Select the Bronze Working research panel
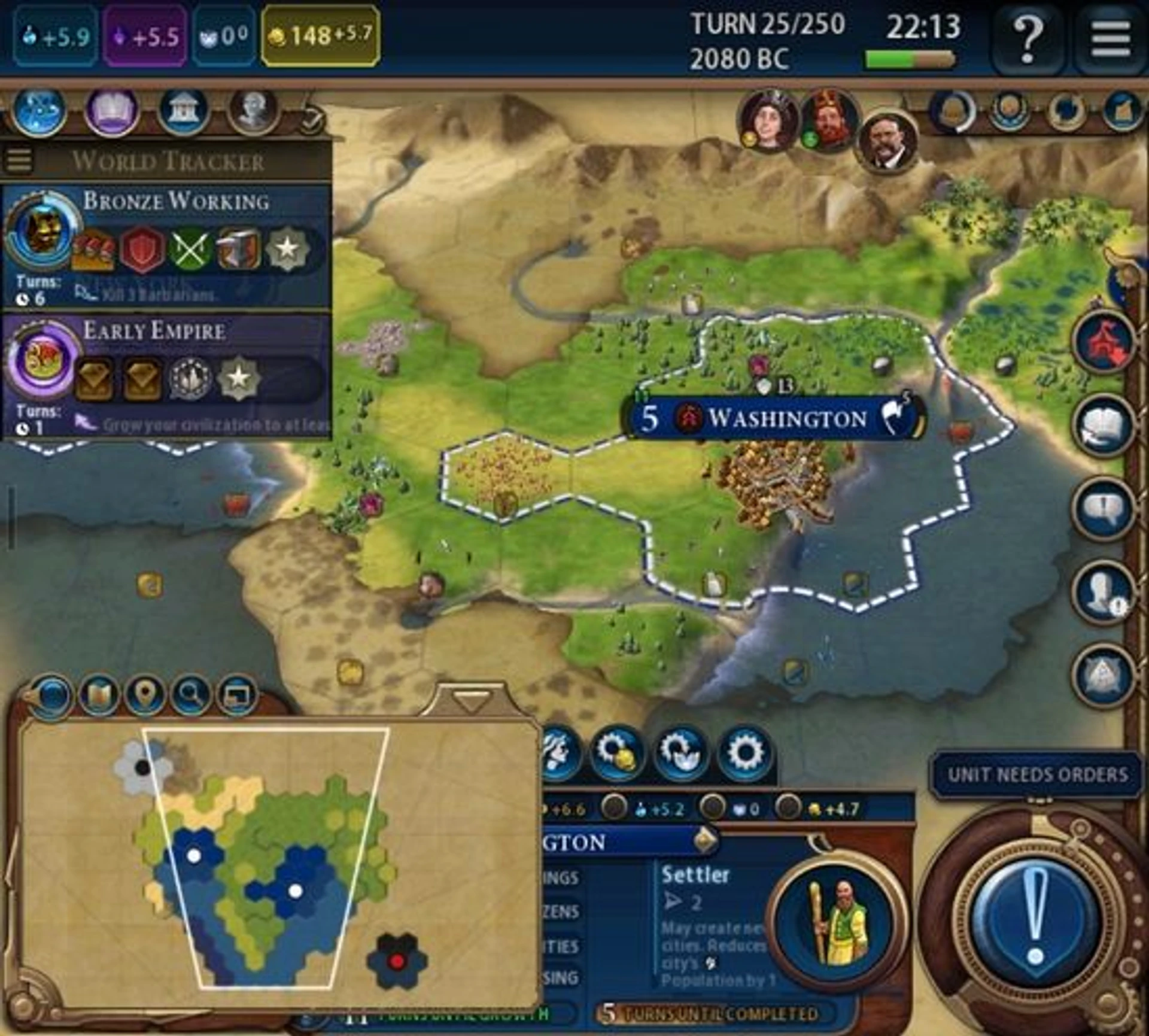 pyautogui.click(x=166, y=247)
